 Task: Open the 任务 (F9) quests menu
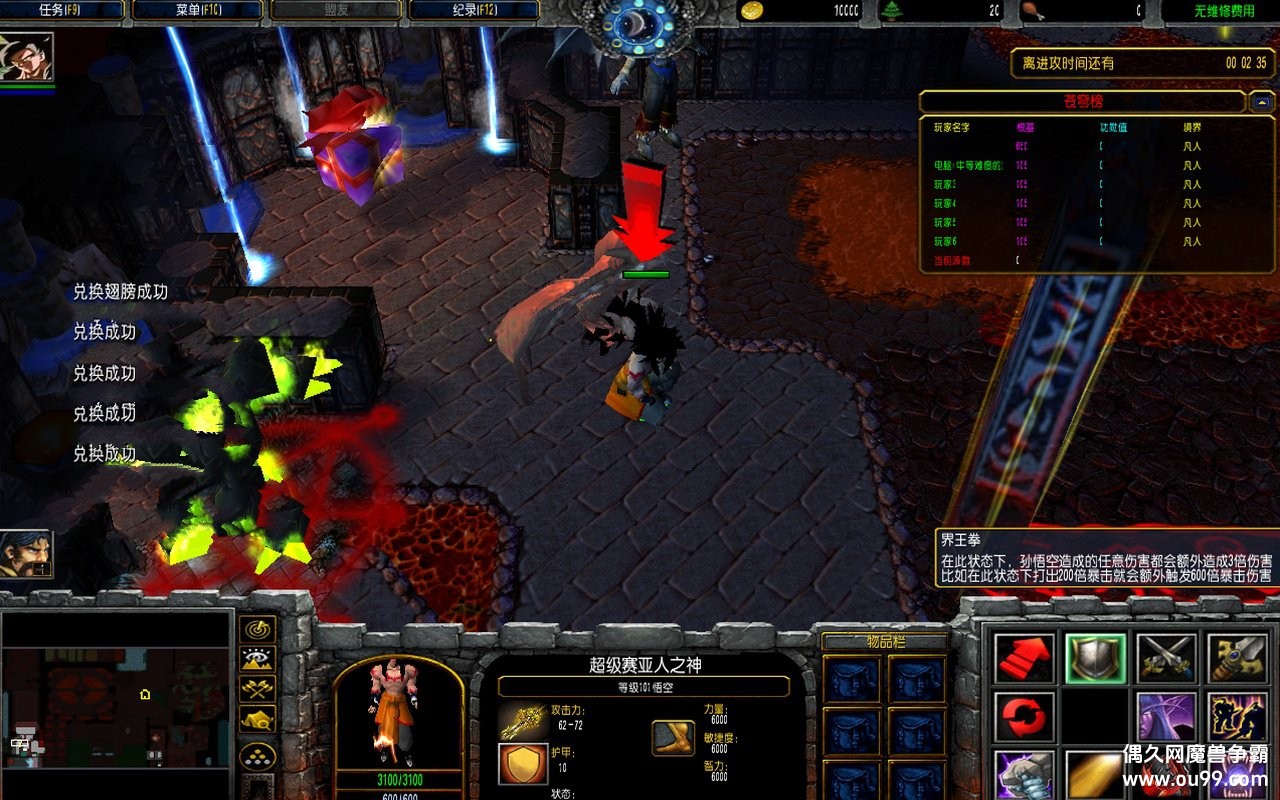[x=63, y=10]
